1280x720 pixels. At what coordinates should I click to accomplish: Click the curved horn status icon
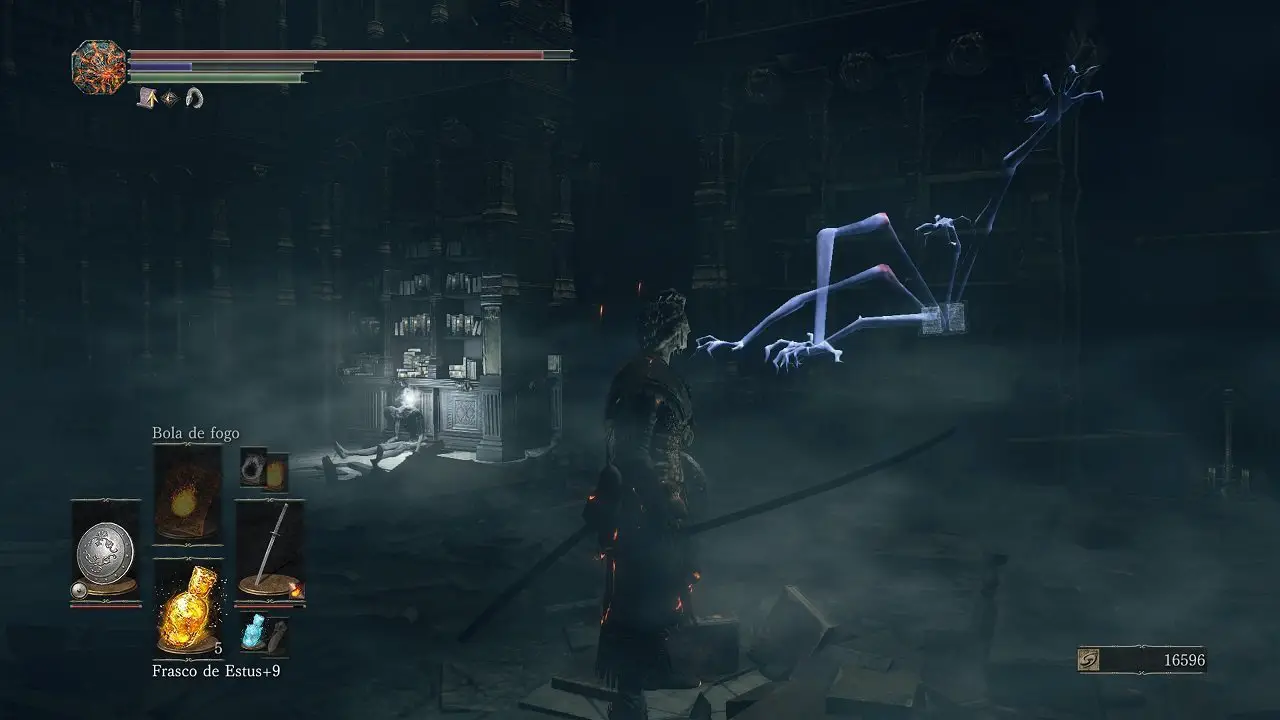(x=194, y=98)
